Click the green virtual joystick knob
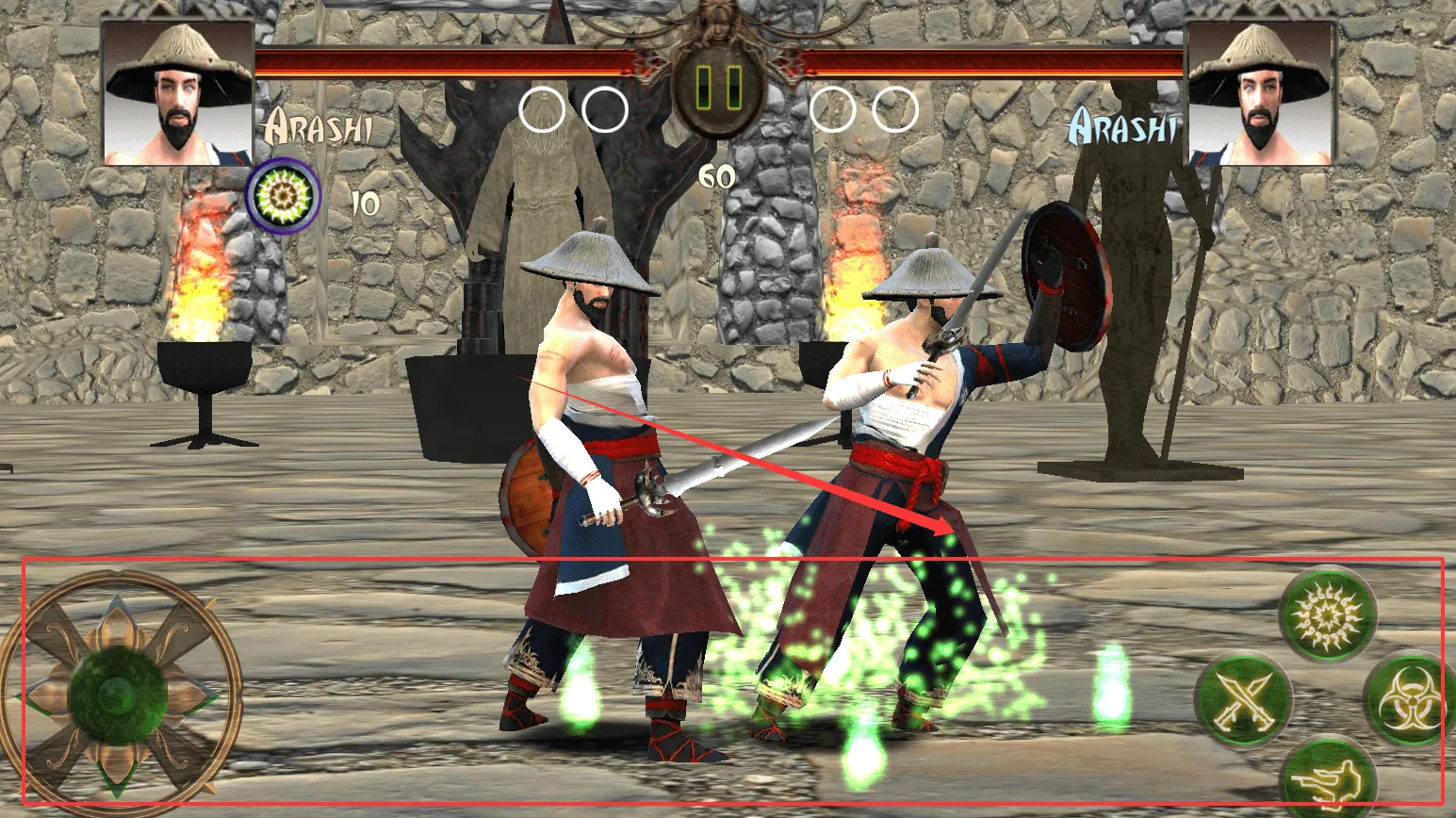 118,694
